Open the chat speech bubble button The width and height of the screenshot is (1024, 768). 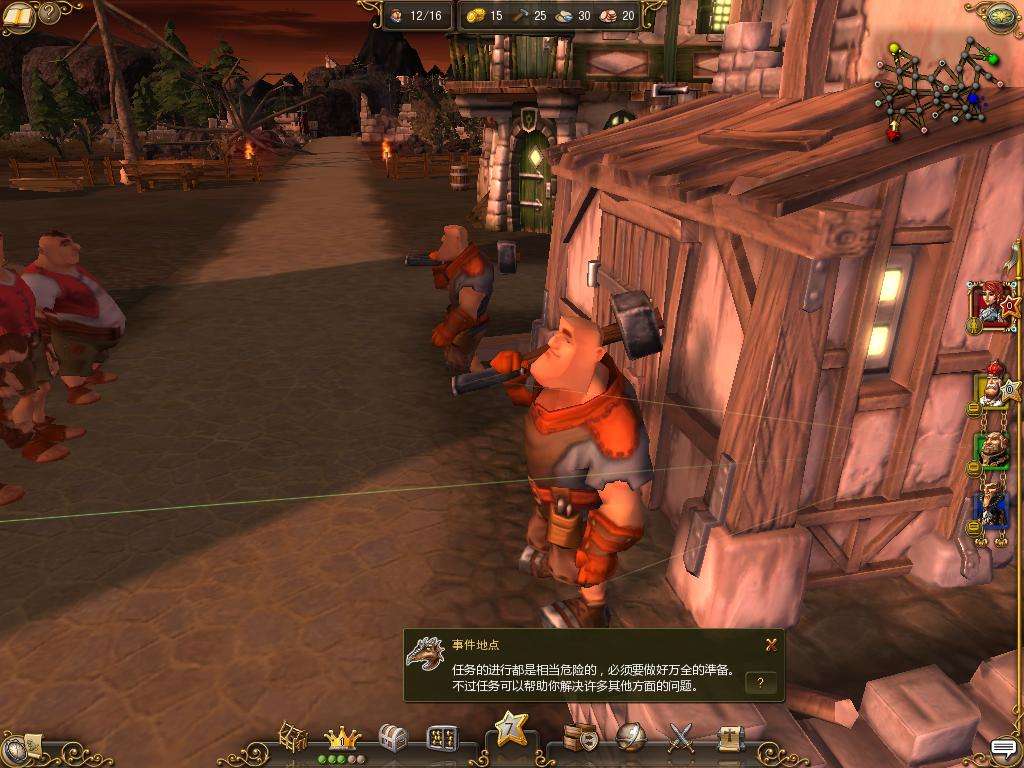click(x=1003, y=748)
